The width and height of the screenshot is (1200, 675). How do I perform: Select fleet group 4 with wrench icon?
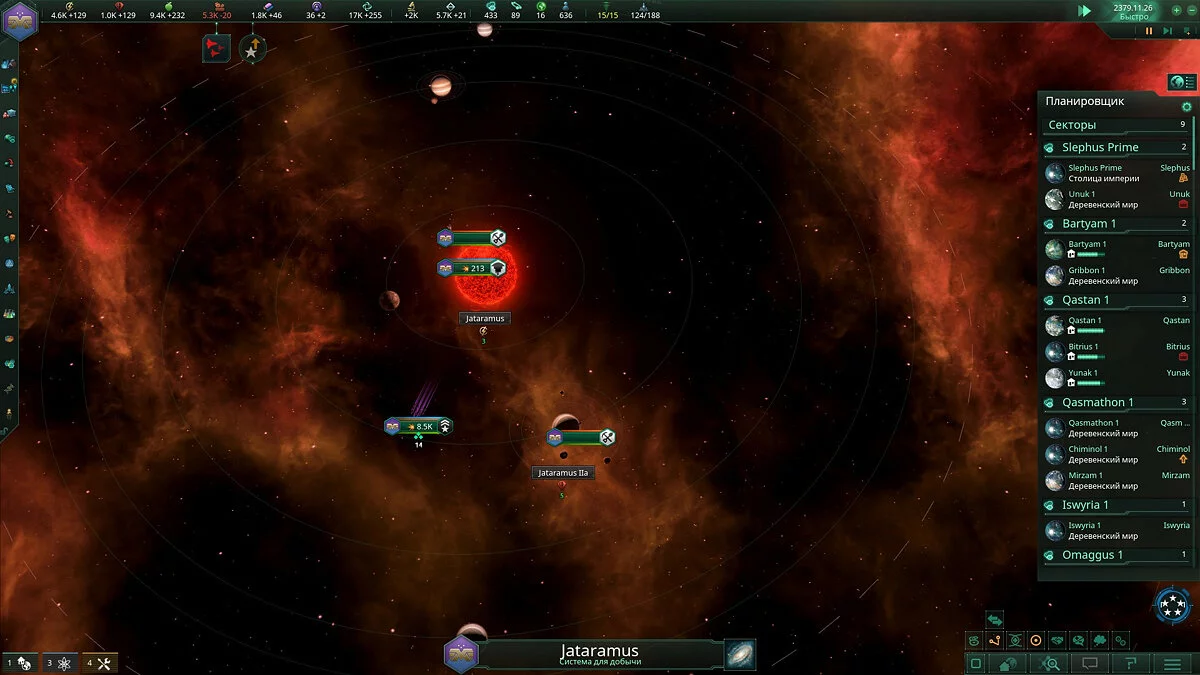tap(101, 663)
